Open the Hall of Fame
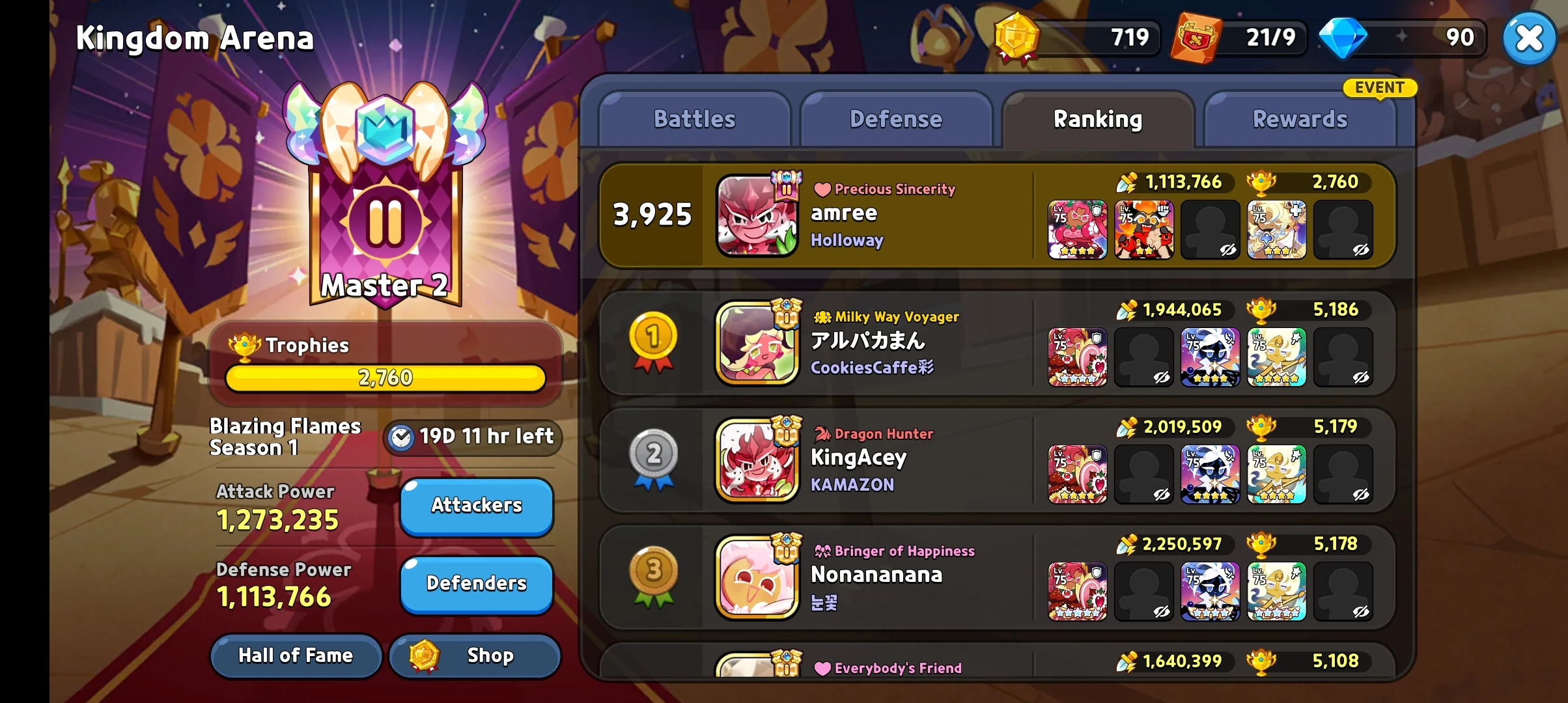 point(296,655)
